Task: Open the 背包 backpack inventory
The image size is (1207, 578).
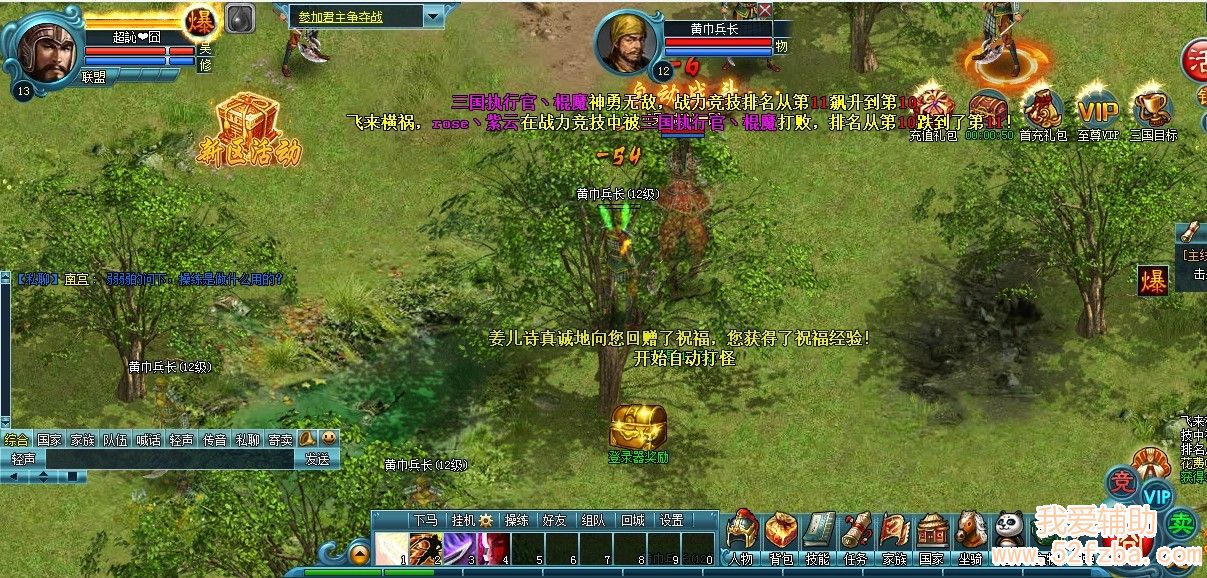Action: (x=781, y=534)
